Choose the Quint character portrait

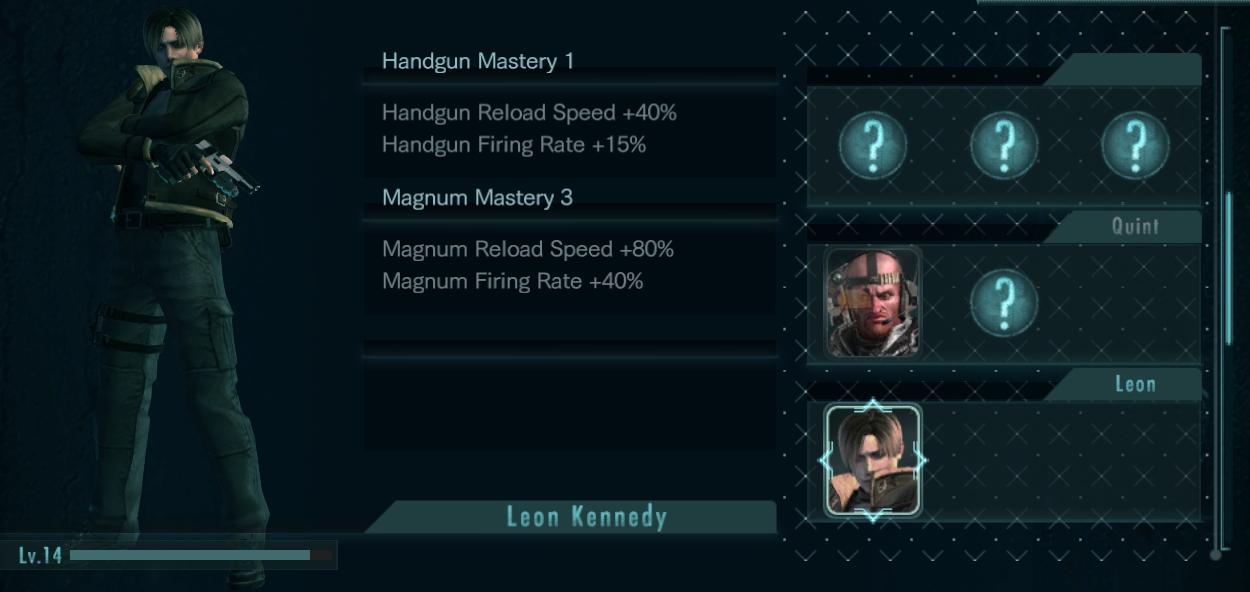[x=872, y=302]
